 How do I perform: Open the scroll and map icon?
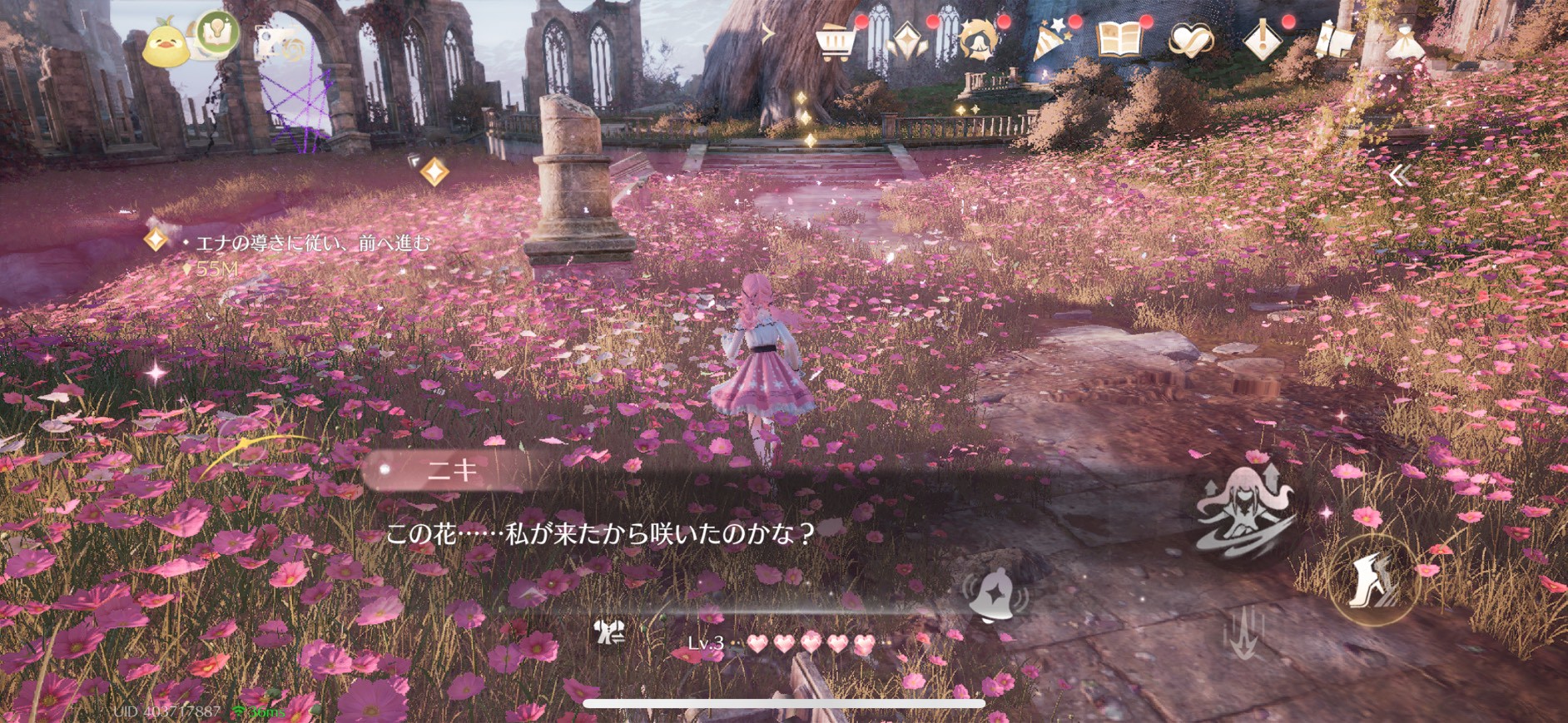tap(1333, 40)
